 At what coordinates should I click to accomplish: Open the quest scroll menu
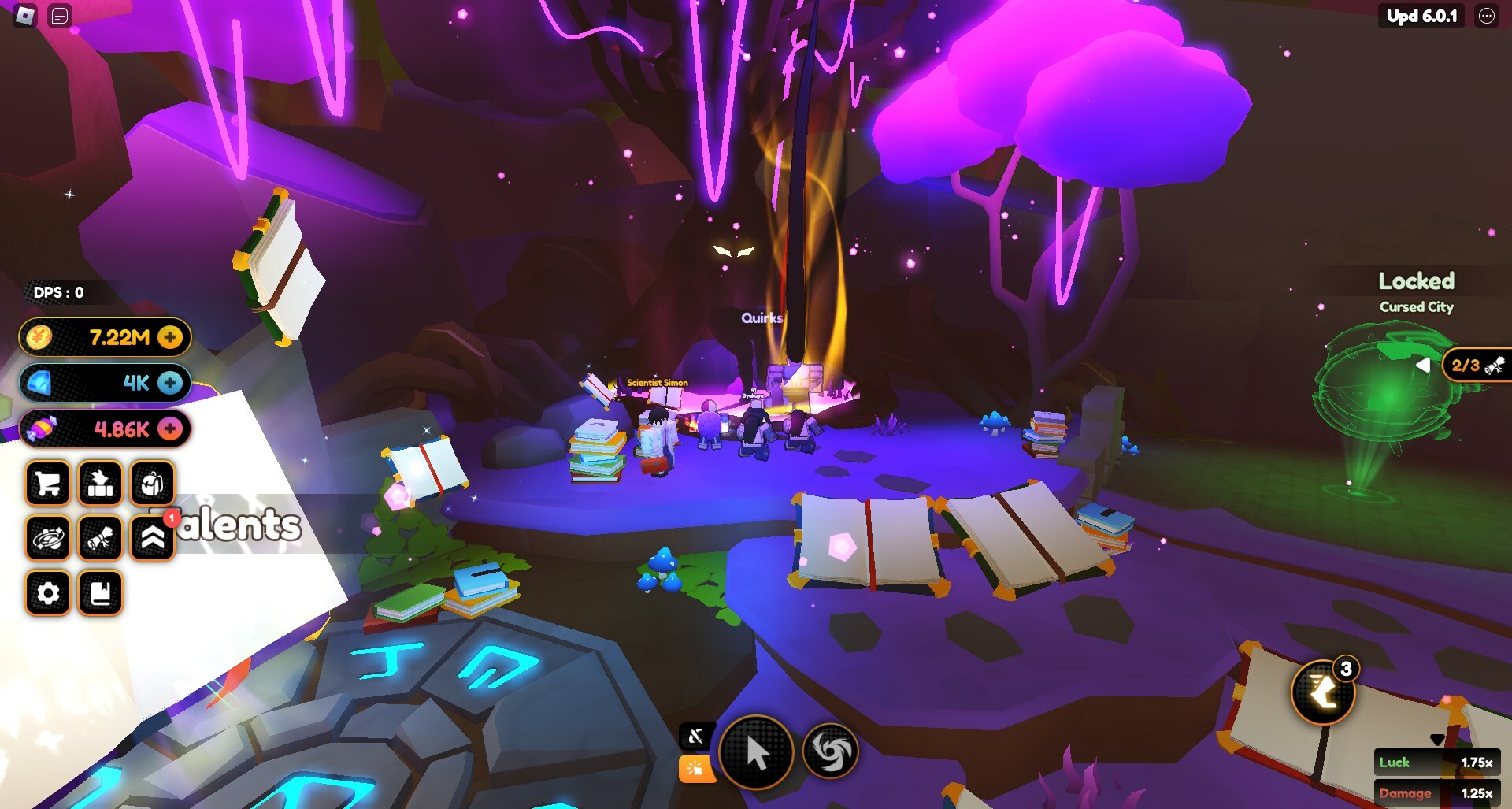100,539
